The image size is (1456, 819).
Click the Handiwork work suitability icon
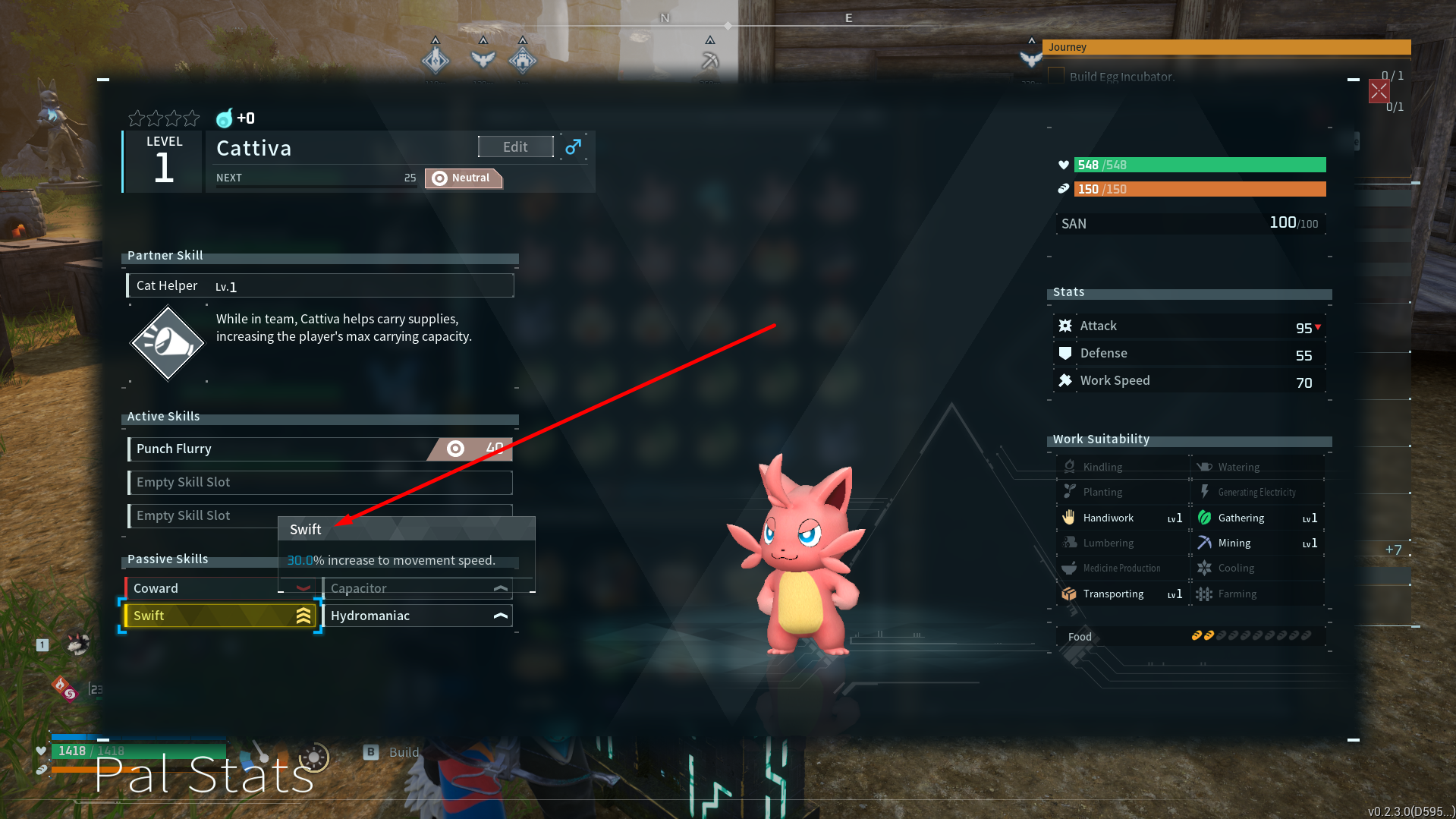pyautogui.click(x=1070, y=517)
